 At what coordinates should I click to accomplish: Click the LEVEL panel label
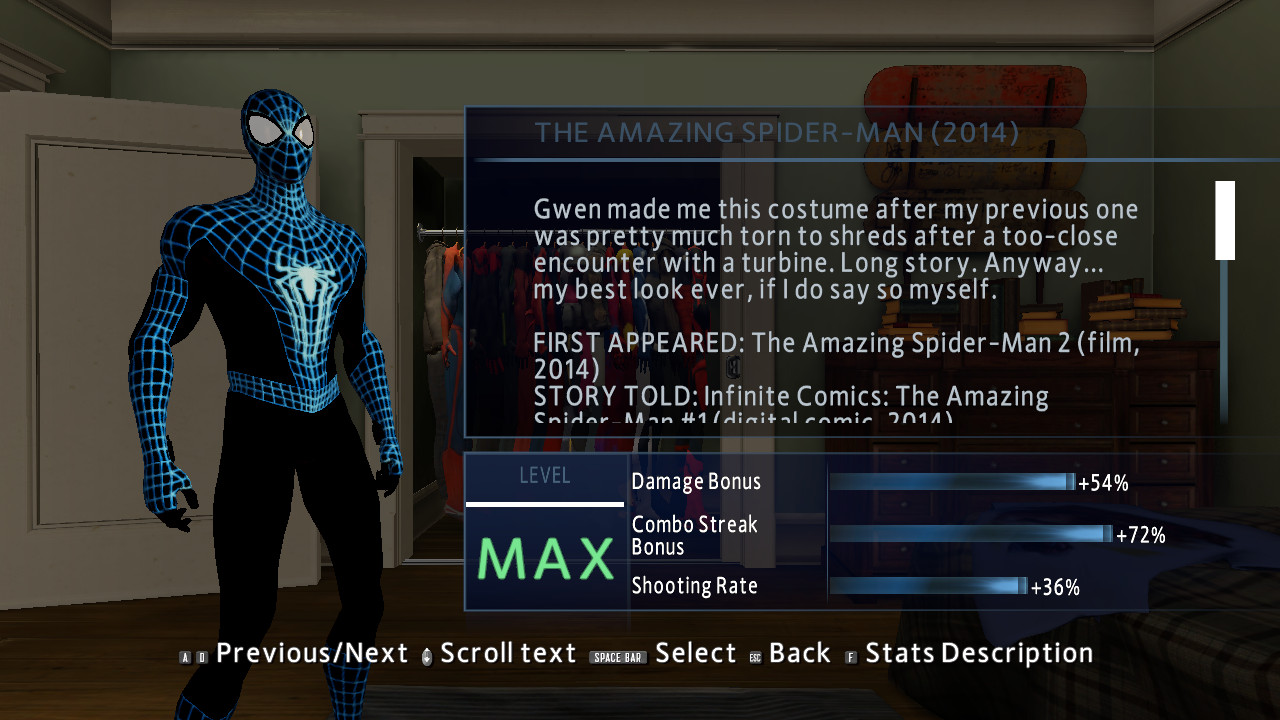545,477
